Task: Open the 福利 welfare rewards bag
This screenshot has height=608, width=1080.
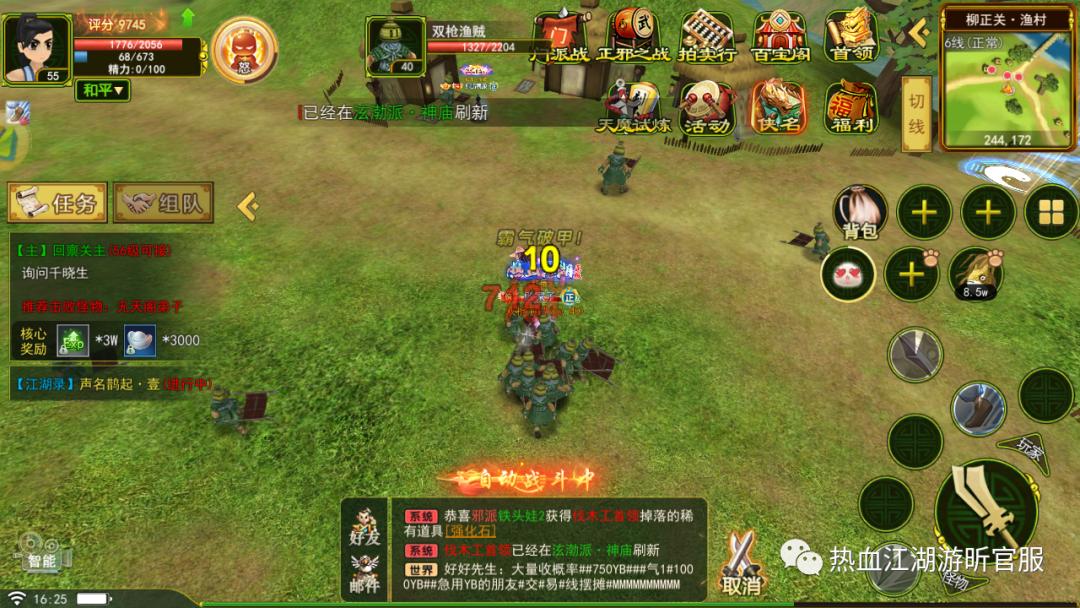Action: pos(851,108)
